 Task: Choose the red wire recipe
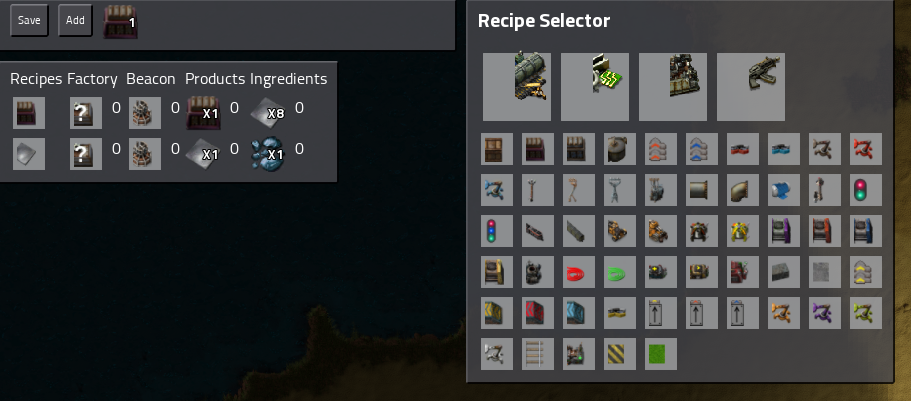click(579, 272)
